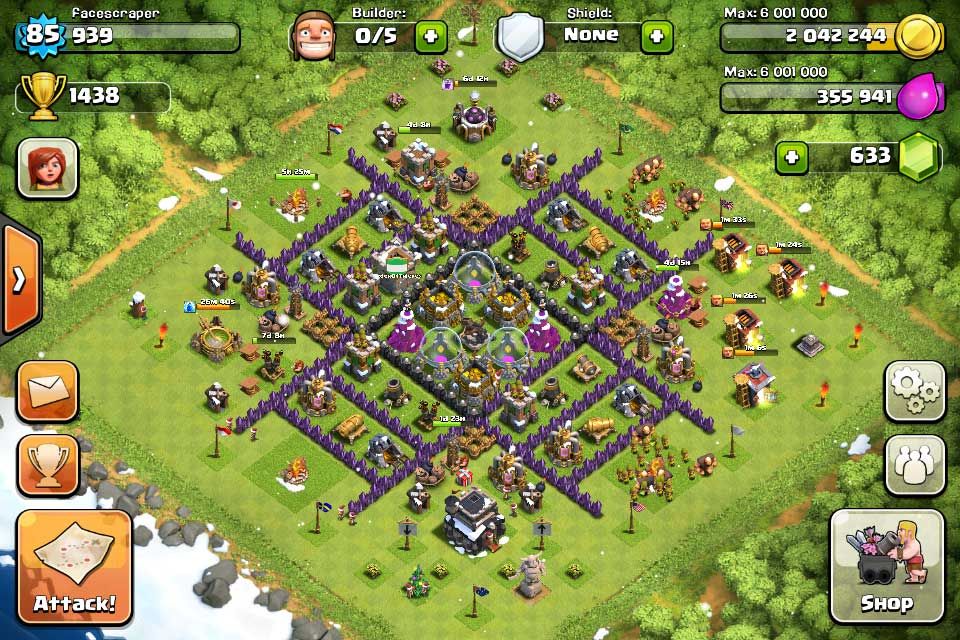Tap the green gem icon

pos(918,158)
